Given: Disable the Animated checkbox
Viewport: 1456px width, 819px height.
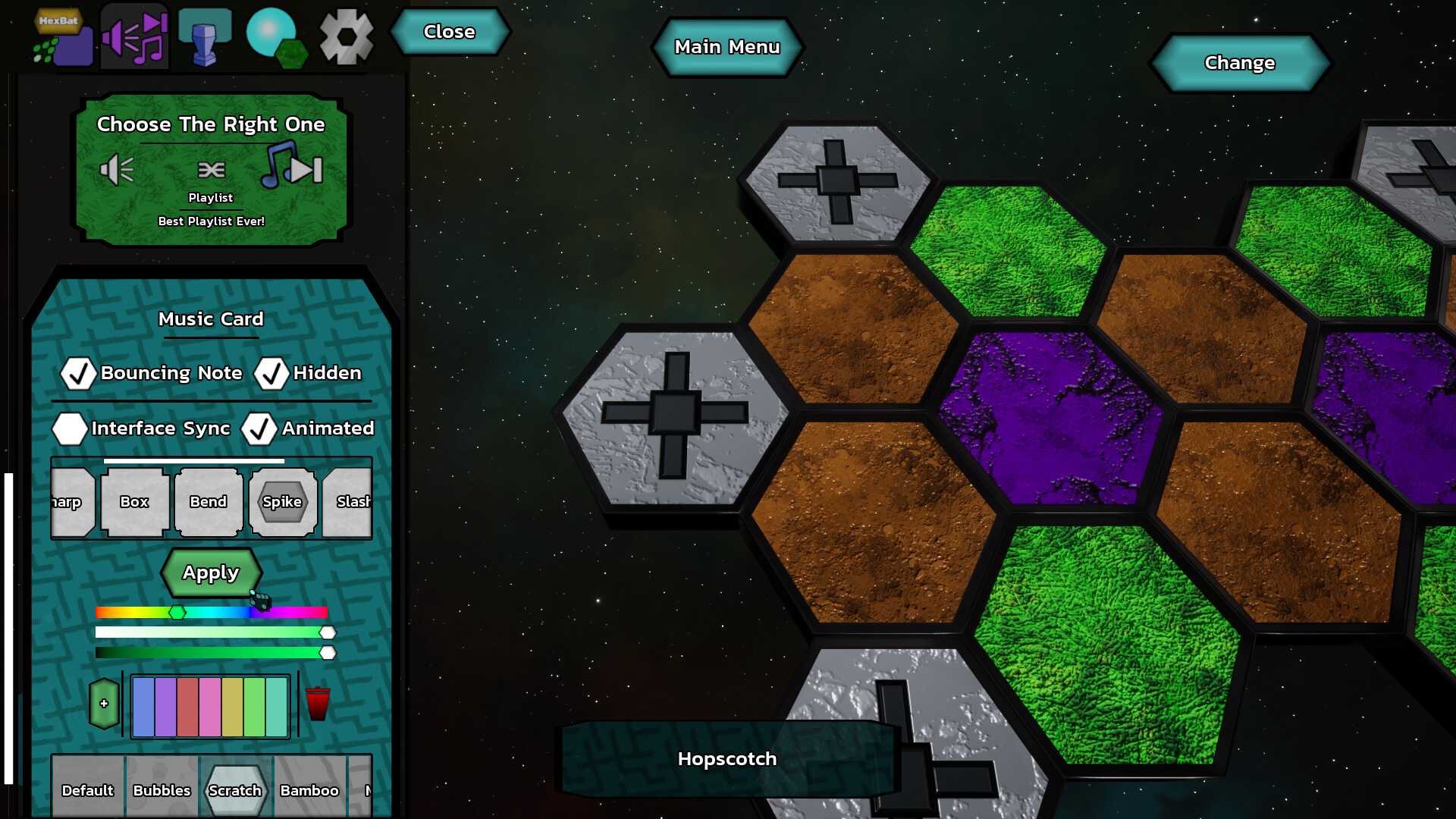Looking at the screenshot, I should tap(260, 429).
